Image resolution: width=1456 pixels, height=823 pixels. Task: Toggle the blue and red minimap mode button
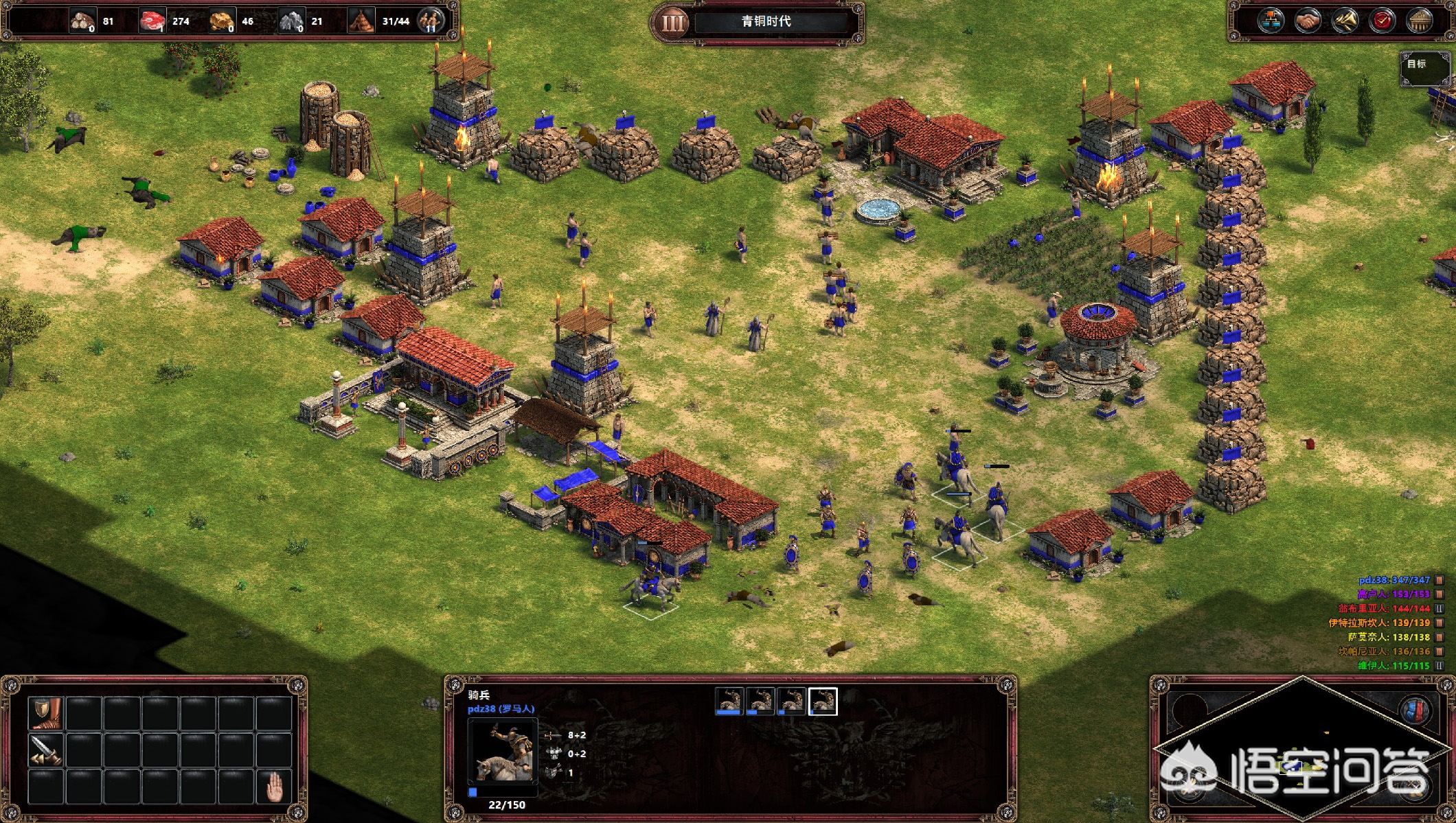point(1416,710)
